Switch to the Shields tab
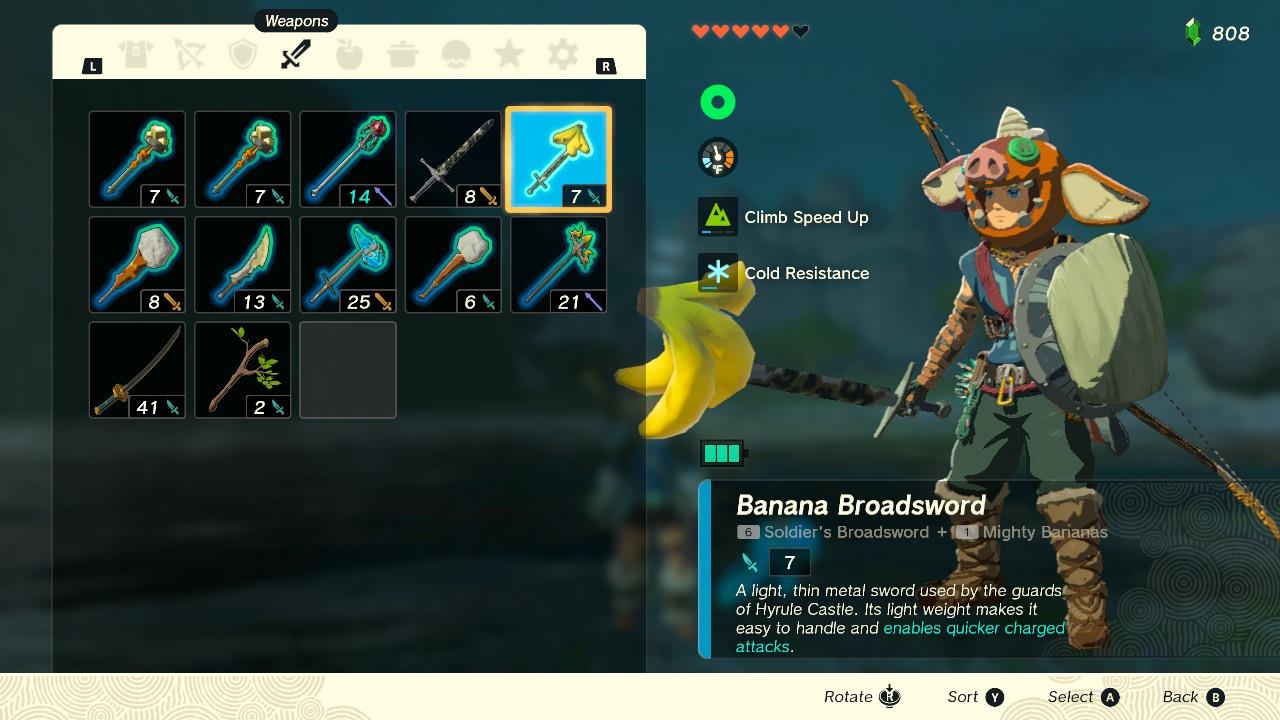1280x720 pixels. [x=243, y=54]
